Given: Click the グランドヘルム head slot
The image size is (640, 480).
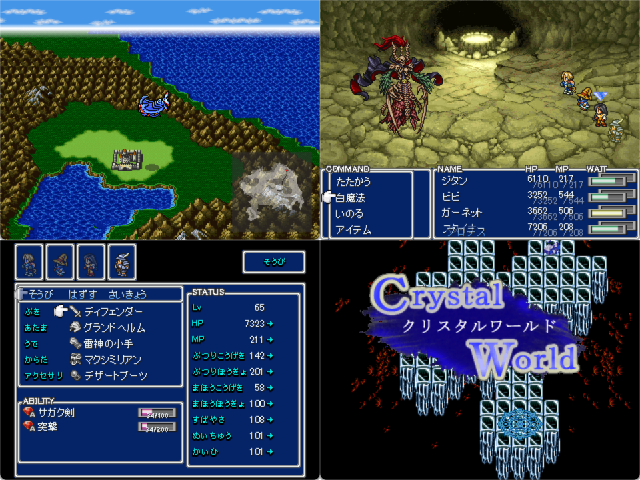Looking at the screenshot, I should (116, 328).
